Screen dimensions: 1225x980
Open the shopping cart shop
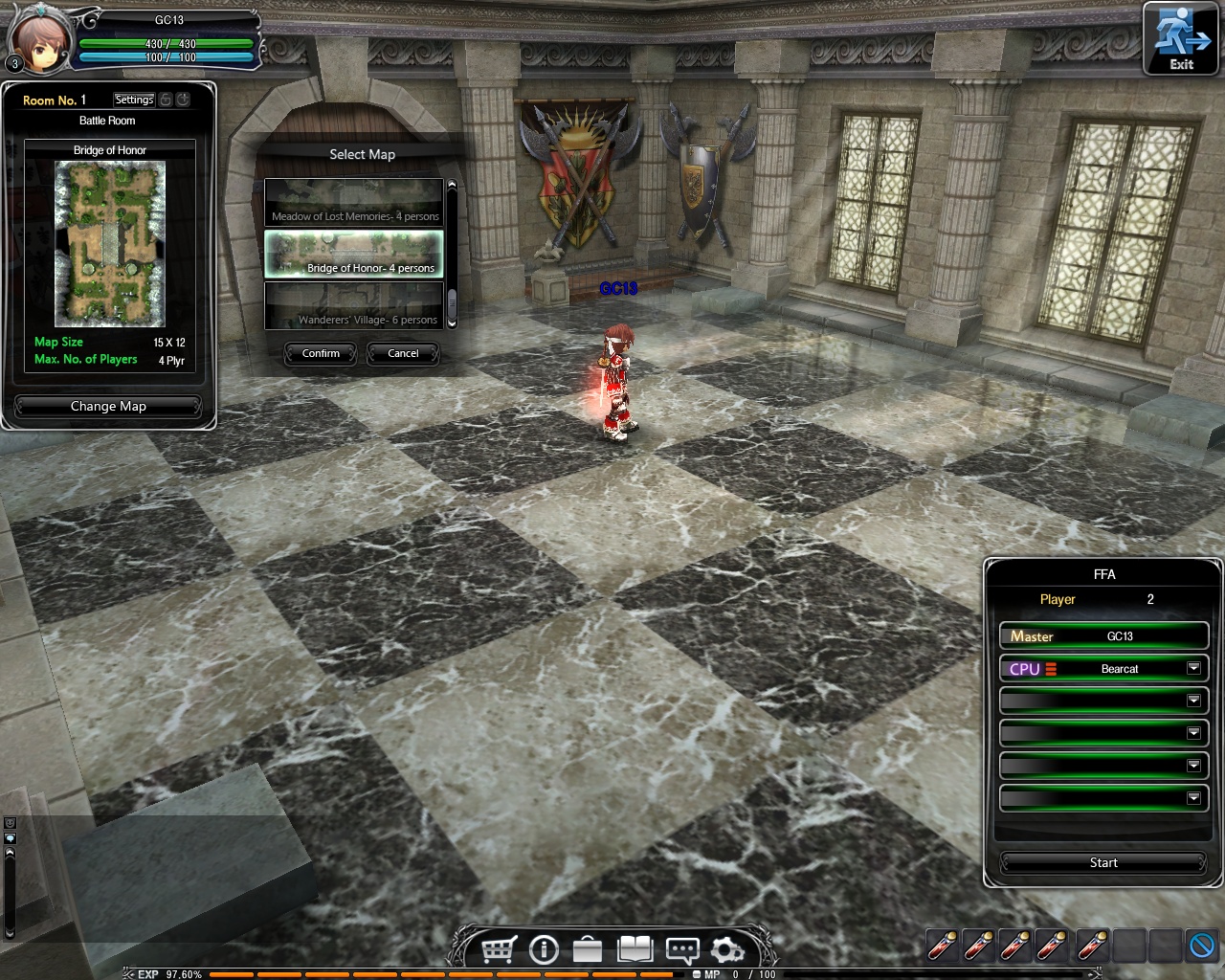pyautogui.click(x=499, y=949)
